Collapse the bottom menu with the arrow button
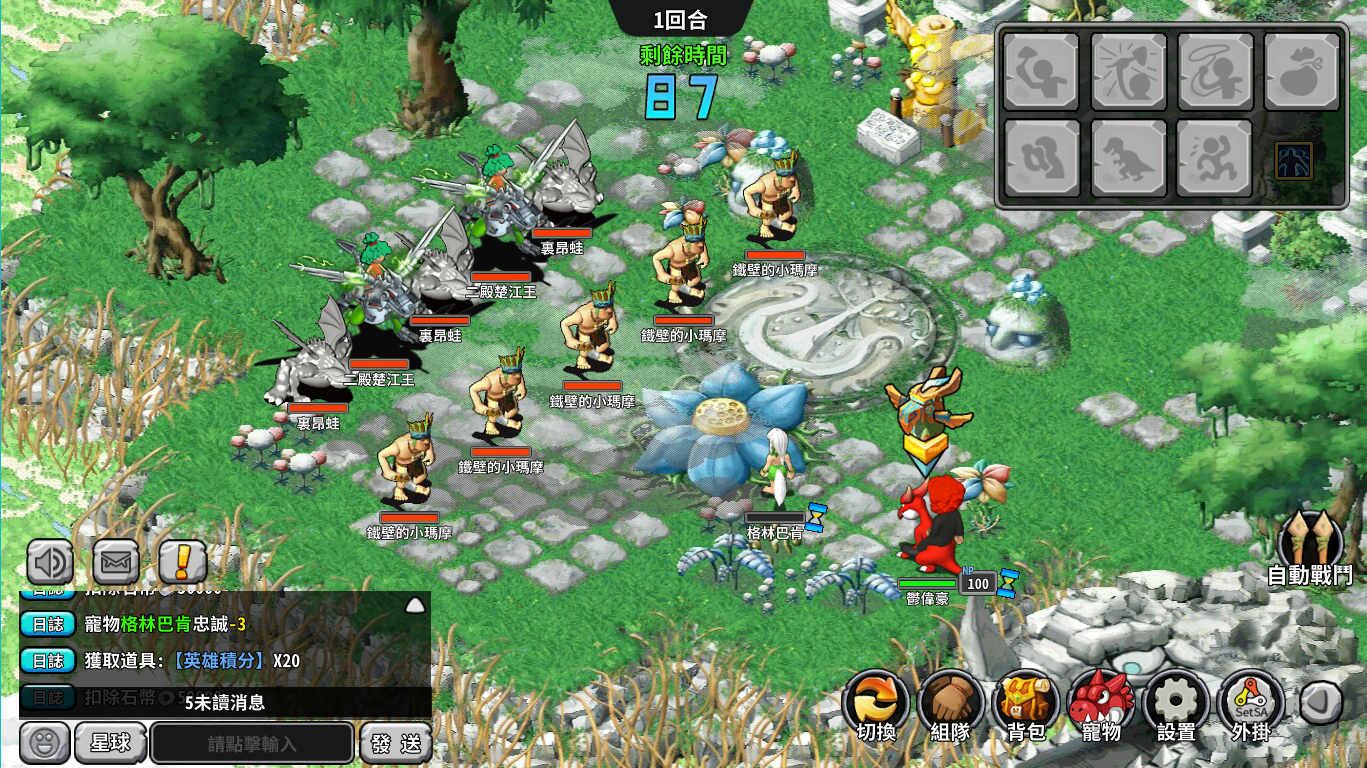The image size is (1367, 768). 1320,703
